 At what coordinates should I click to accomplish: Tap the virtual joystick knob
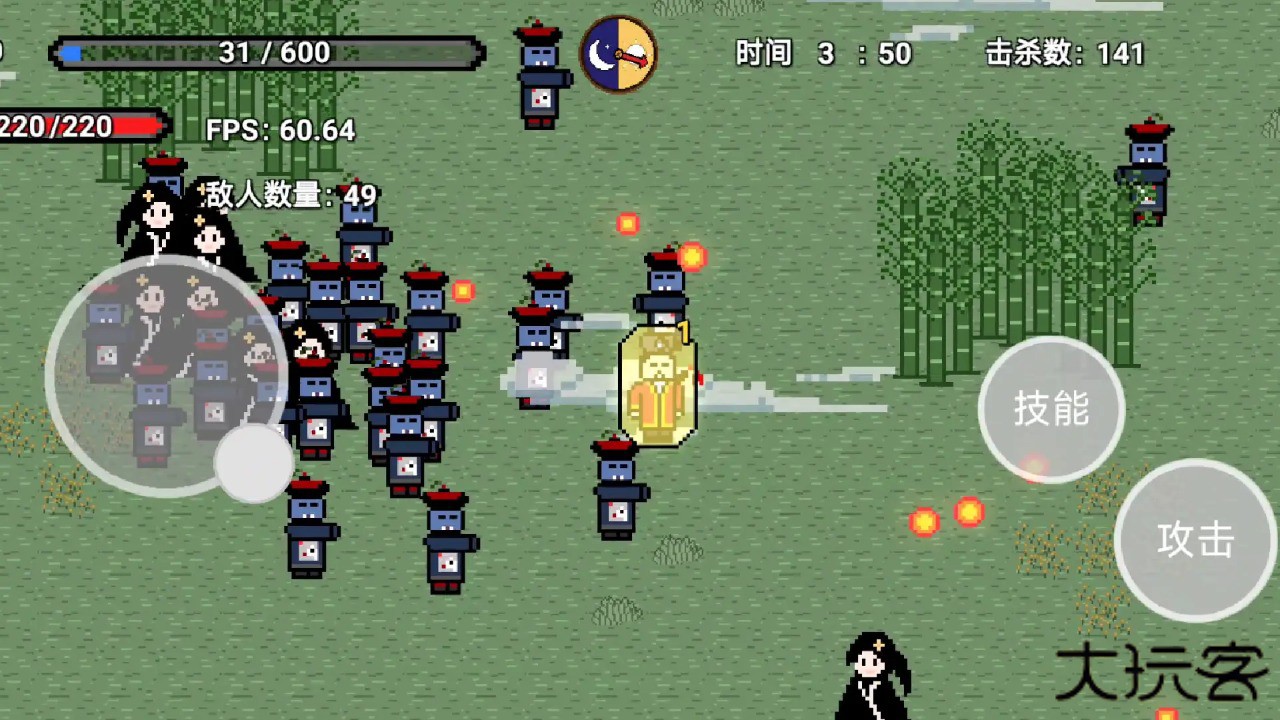coord(253,465)
